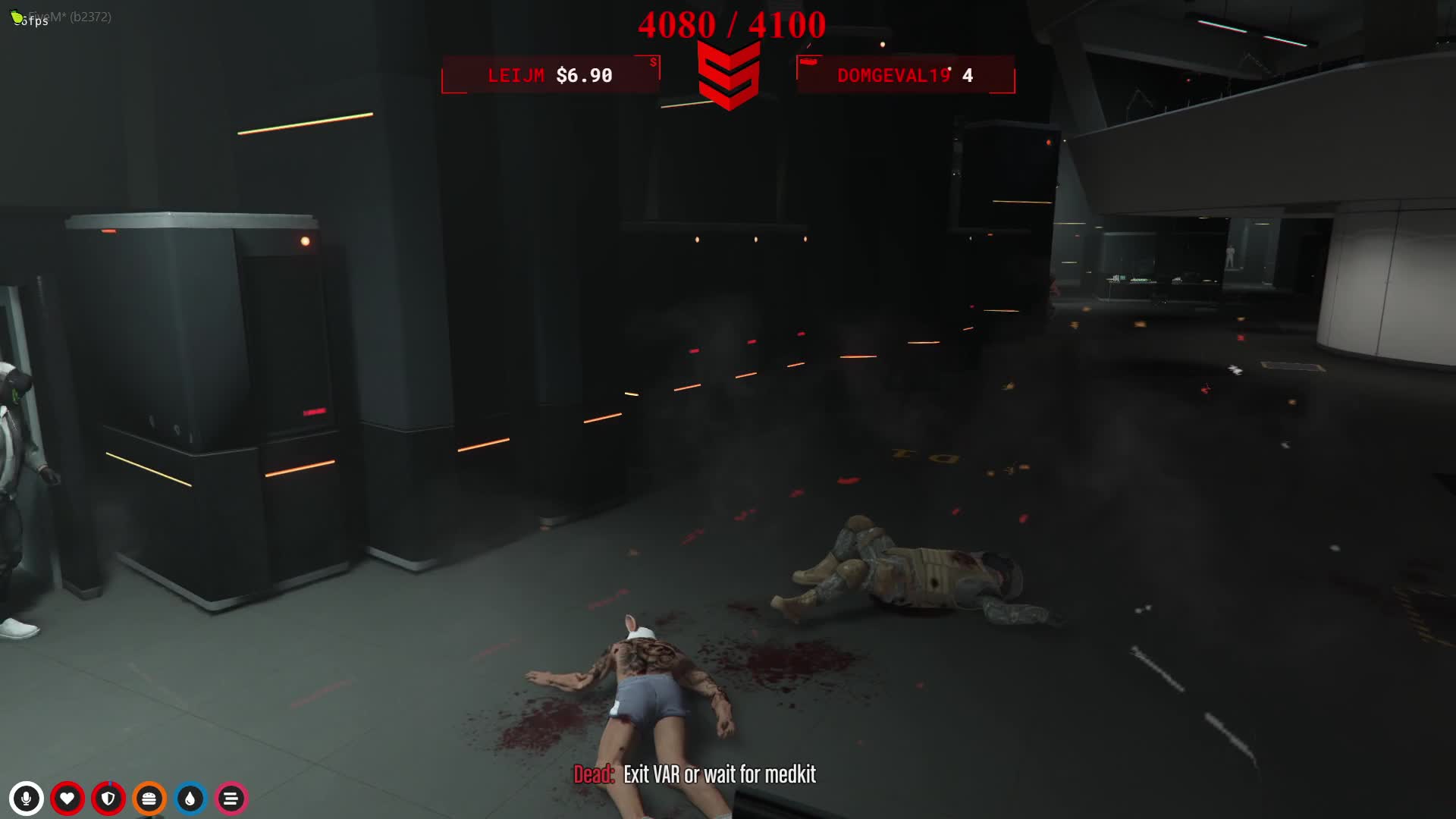This screenshot has height=819, width=1456.
Task: Click the water drop thirst icon
Action: click(x=190, y=799)
